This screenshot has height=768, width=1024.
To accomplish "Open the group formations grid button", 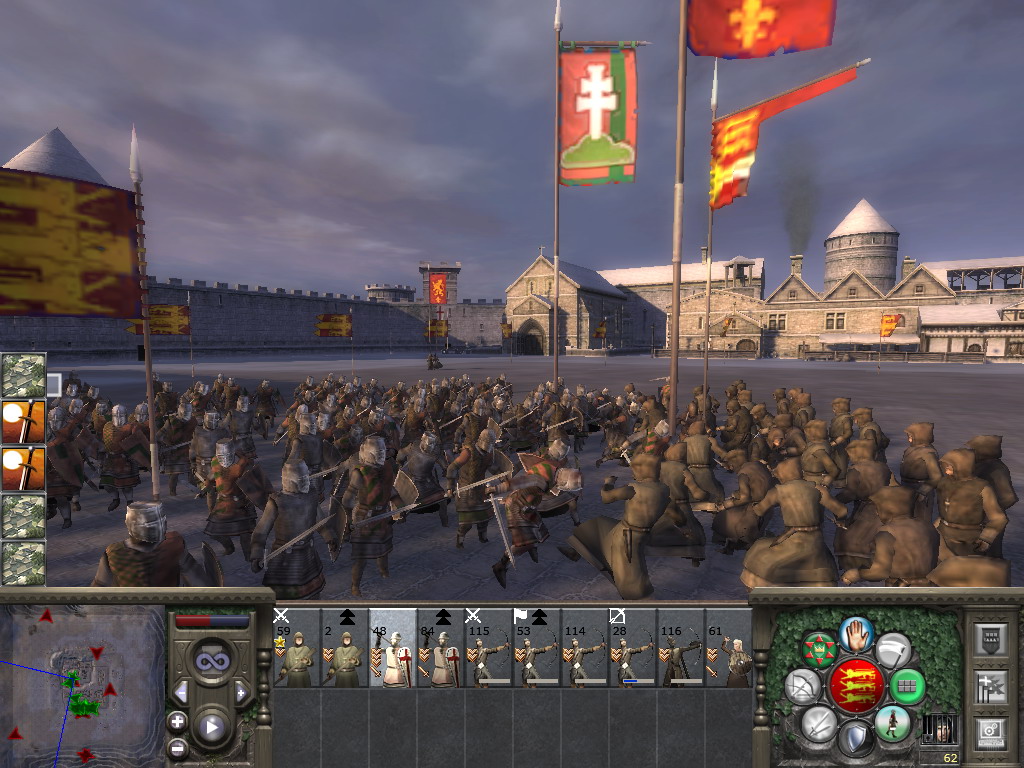I will coord(908,686).
